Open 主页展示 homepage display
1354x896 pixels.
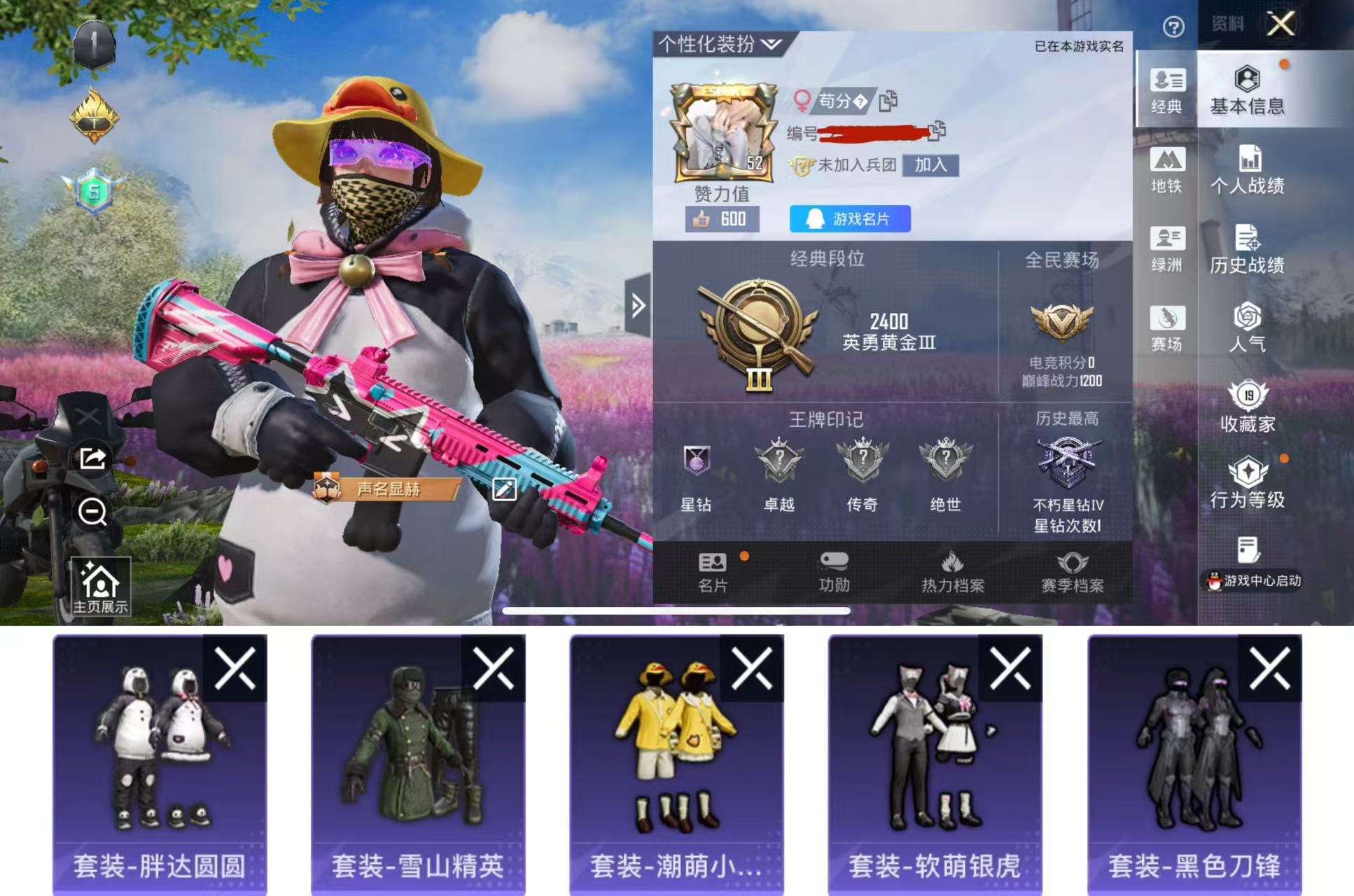pos(102,587)
